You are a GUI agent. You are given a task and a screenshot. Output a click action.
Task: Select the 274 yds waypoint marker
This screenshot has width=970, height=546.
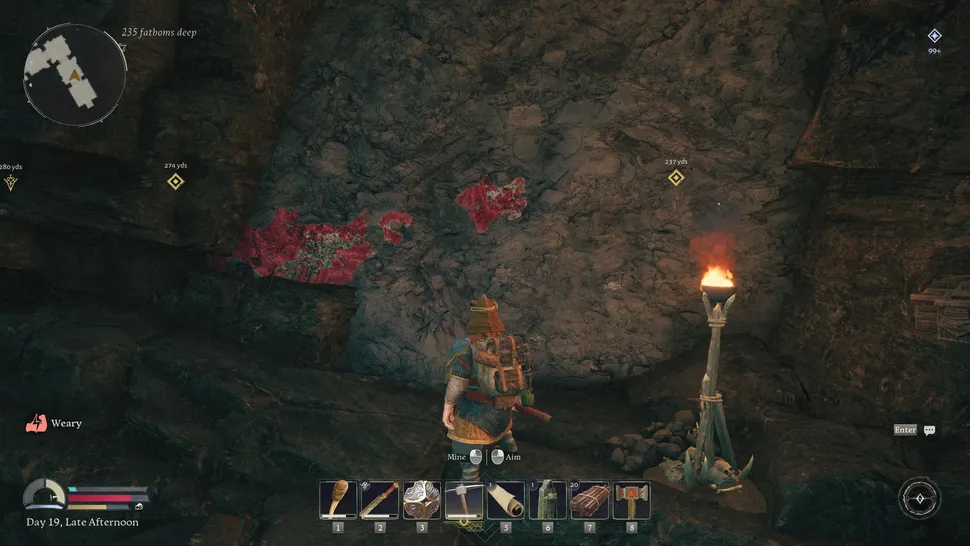point(175,181)
